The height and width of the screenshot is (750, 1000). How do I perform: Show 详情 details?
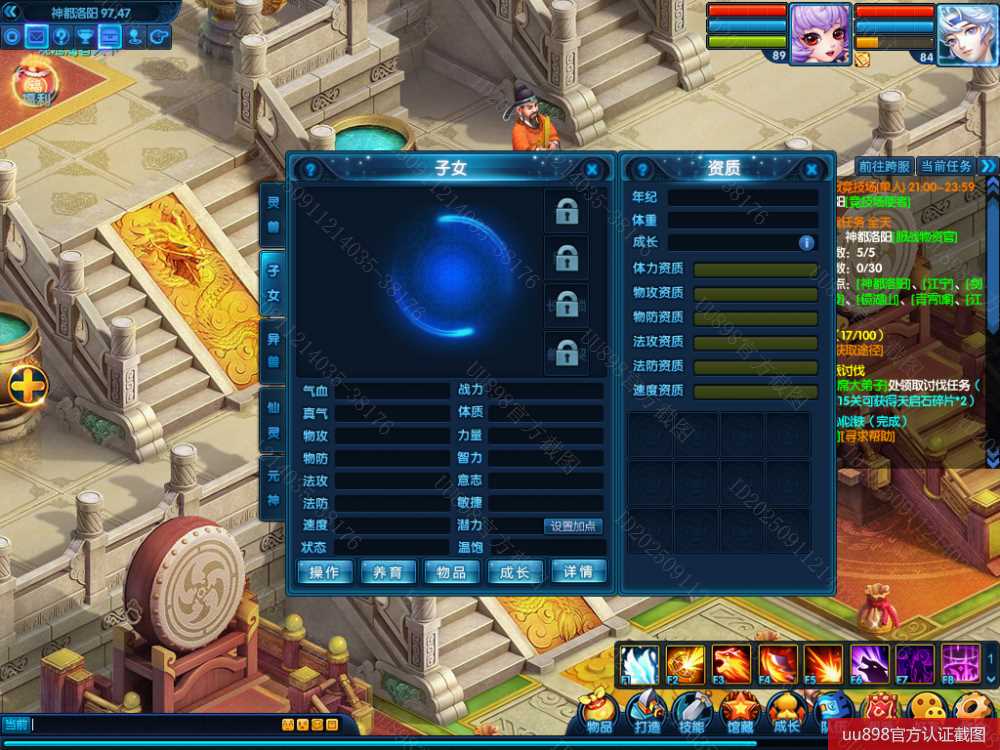[x=578, y=572]
